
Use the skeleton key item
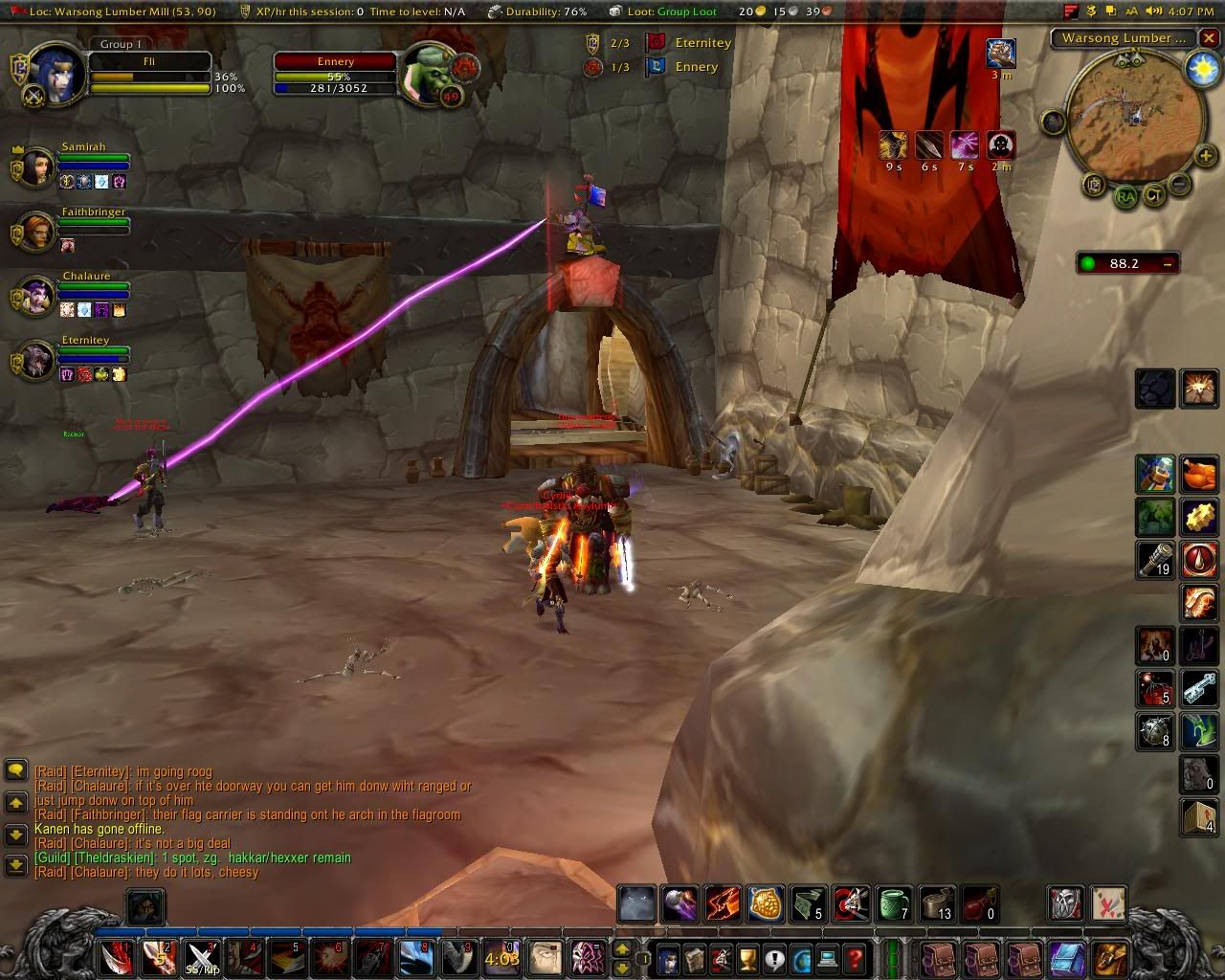click(x=1198, y=688)
